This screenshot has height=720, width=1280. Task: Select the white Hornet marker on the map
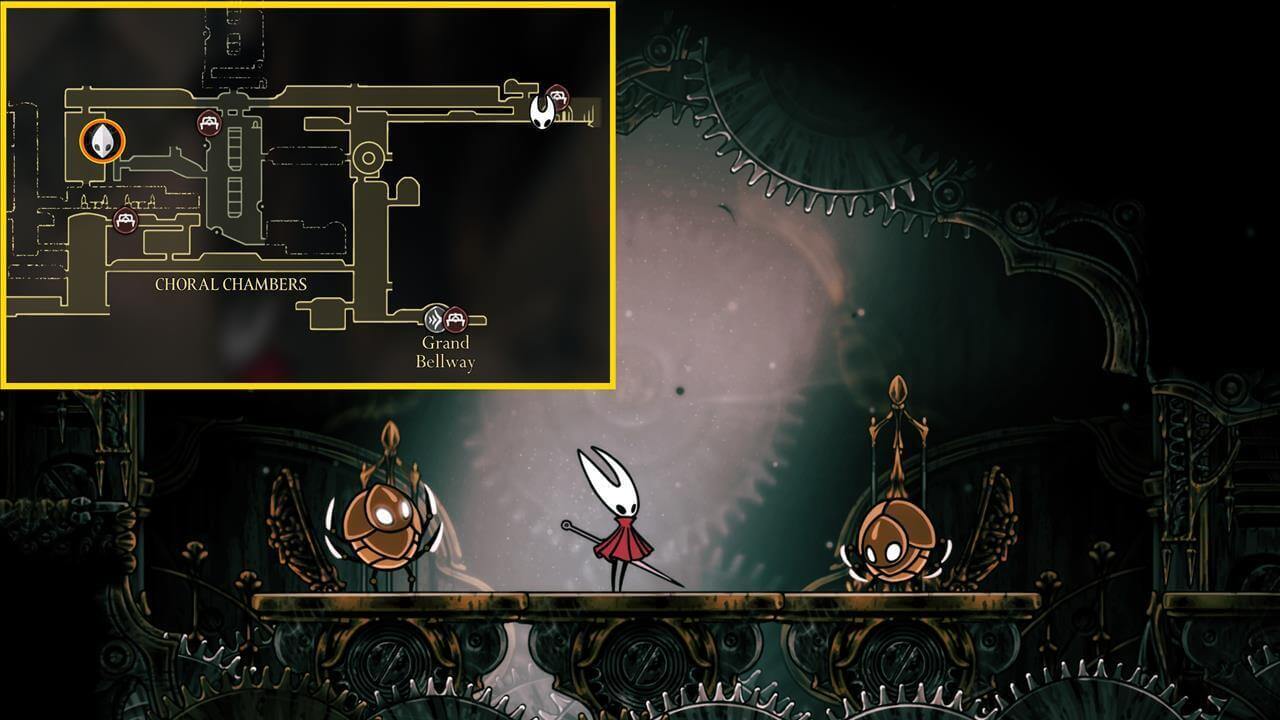543,112
